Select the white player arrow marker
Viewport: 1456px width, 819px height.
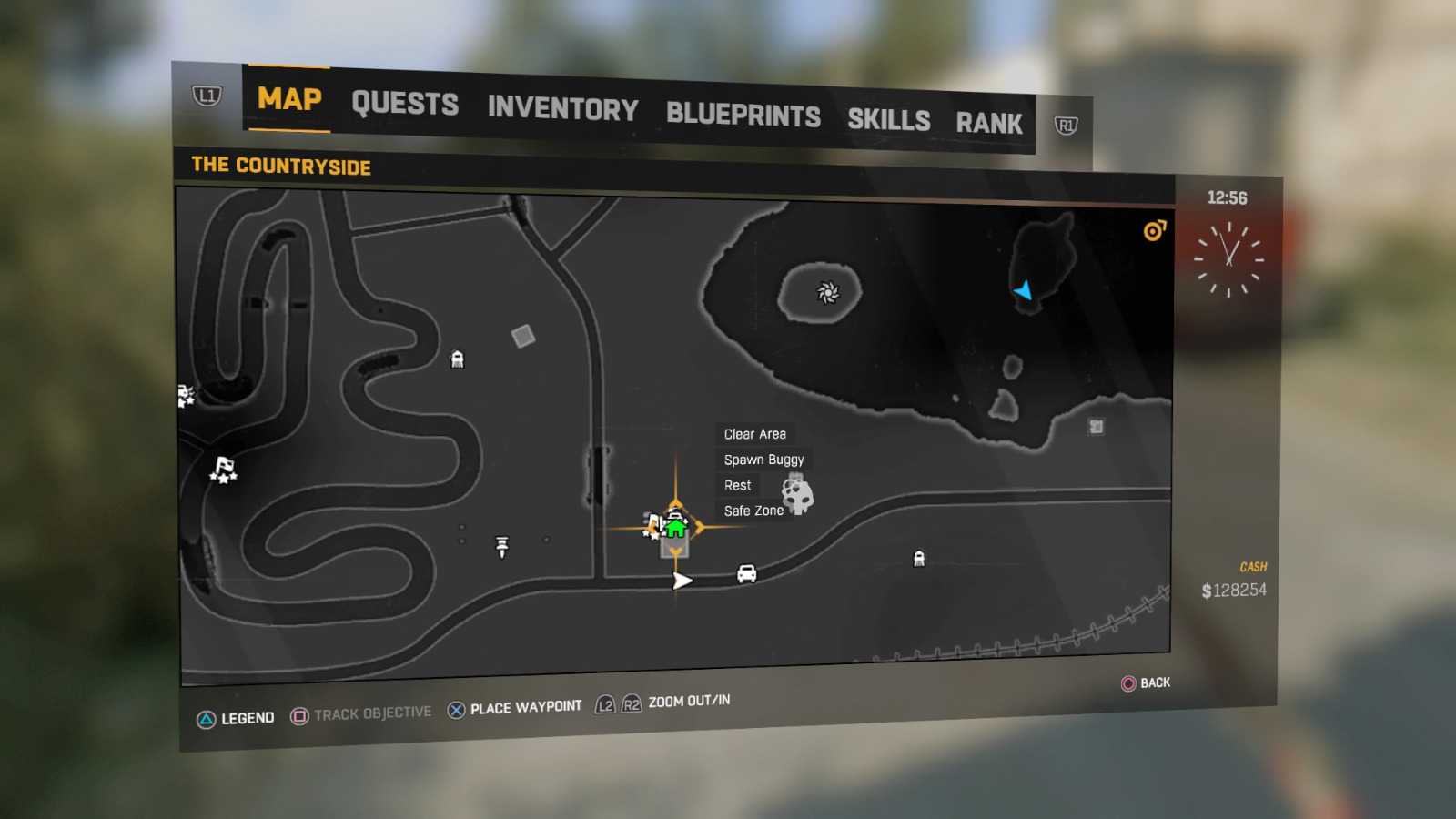pos(680,580)
